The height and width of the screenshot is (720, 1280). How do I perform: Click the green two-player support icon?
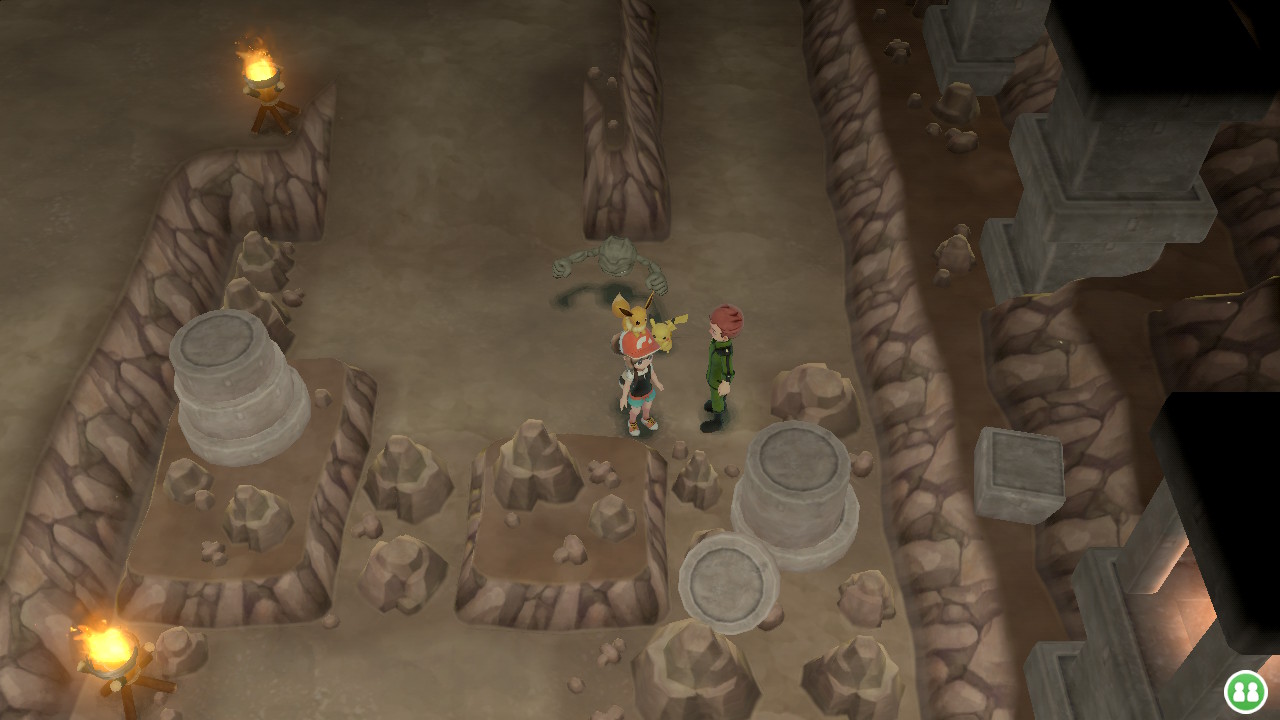click(1245, 691)
